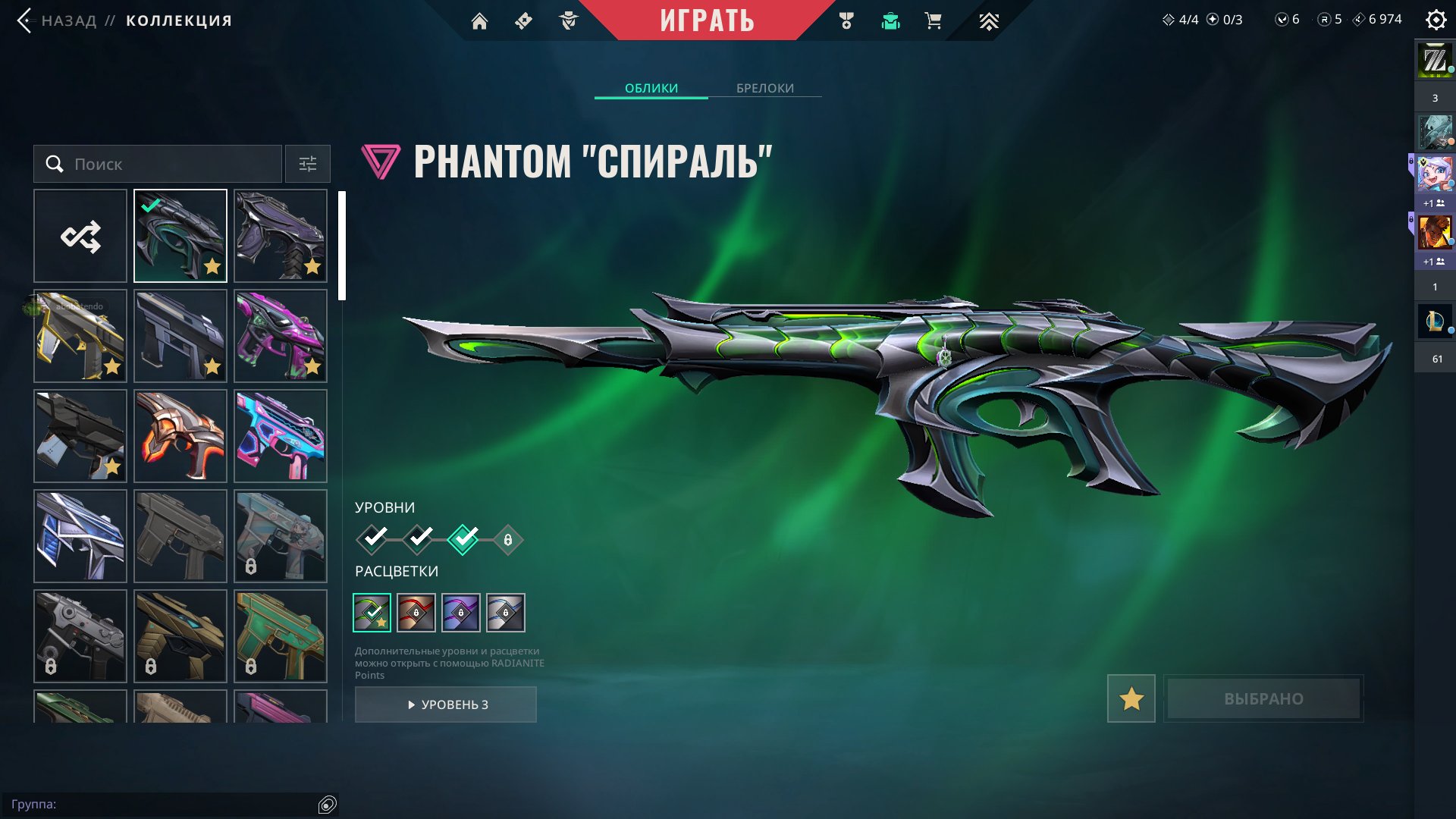Play the УРОВЕНЬ 3 preview
Image resolution: width=1456 pixels, height=819 pixels.
(446, 704)
